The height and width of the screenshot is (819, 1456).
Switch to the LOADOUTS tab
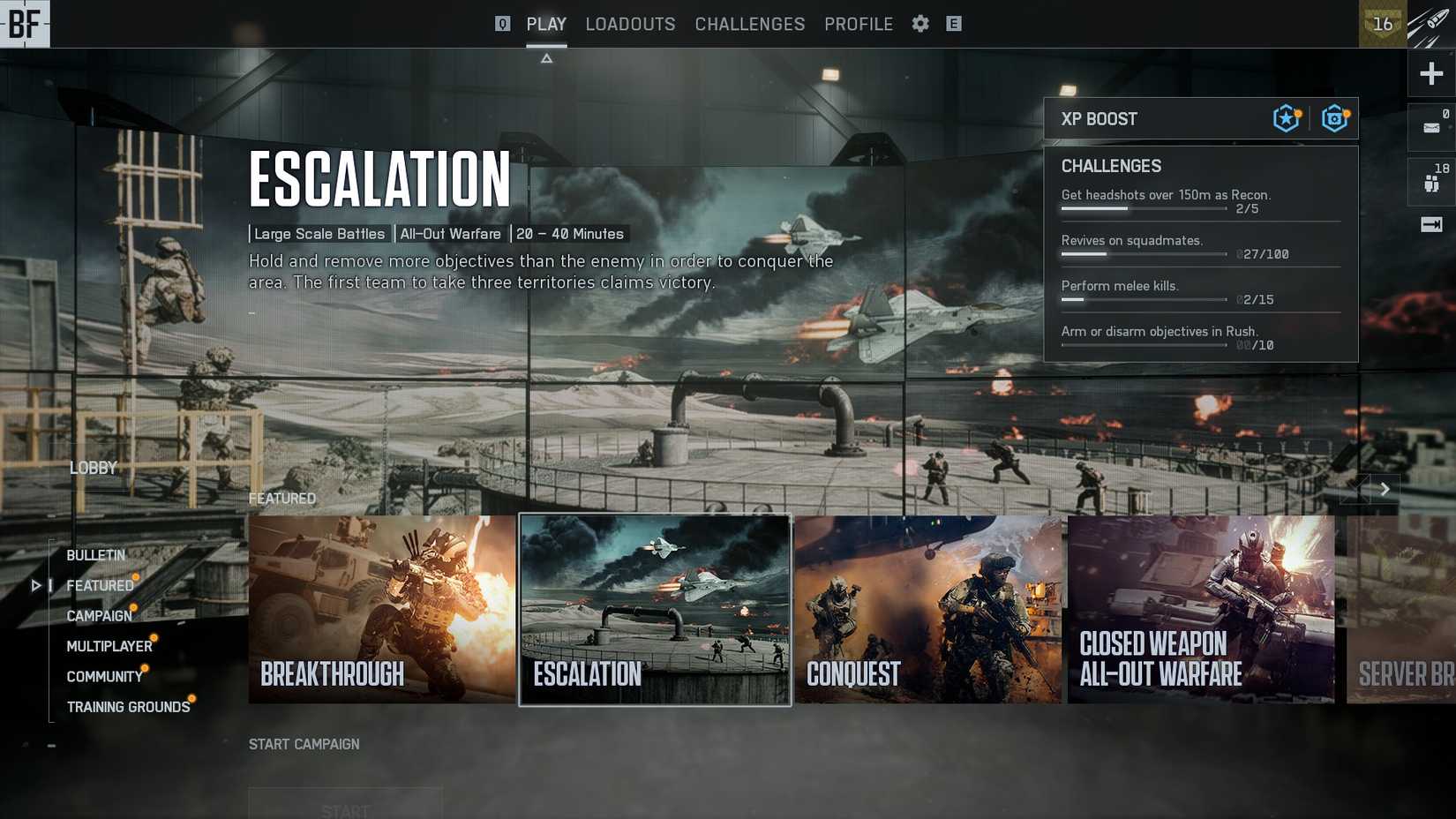[x=630, y=24]
